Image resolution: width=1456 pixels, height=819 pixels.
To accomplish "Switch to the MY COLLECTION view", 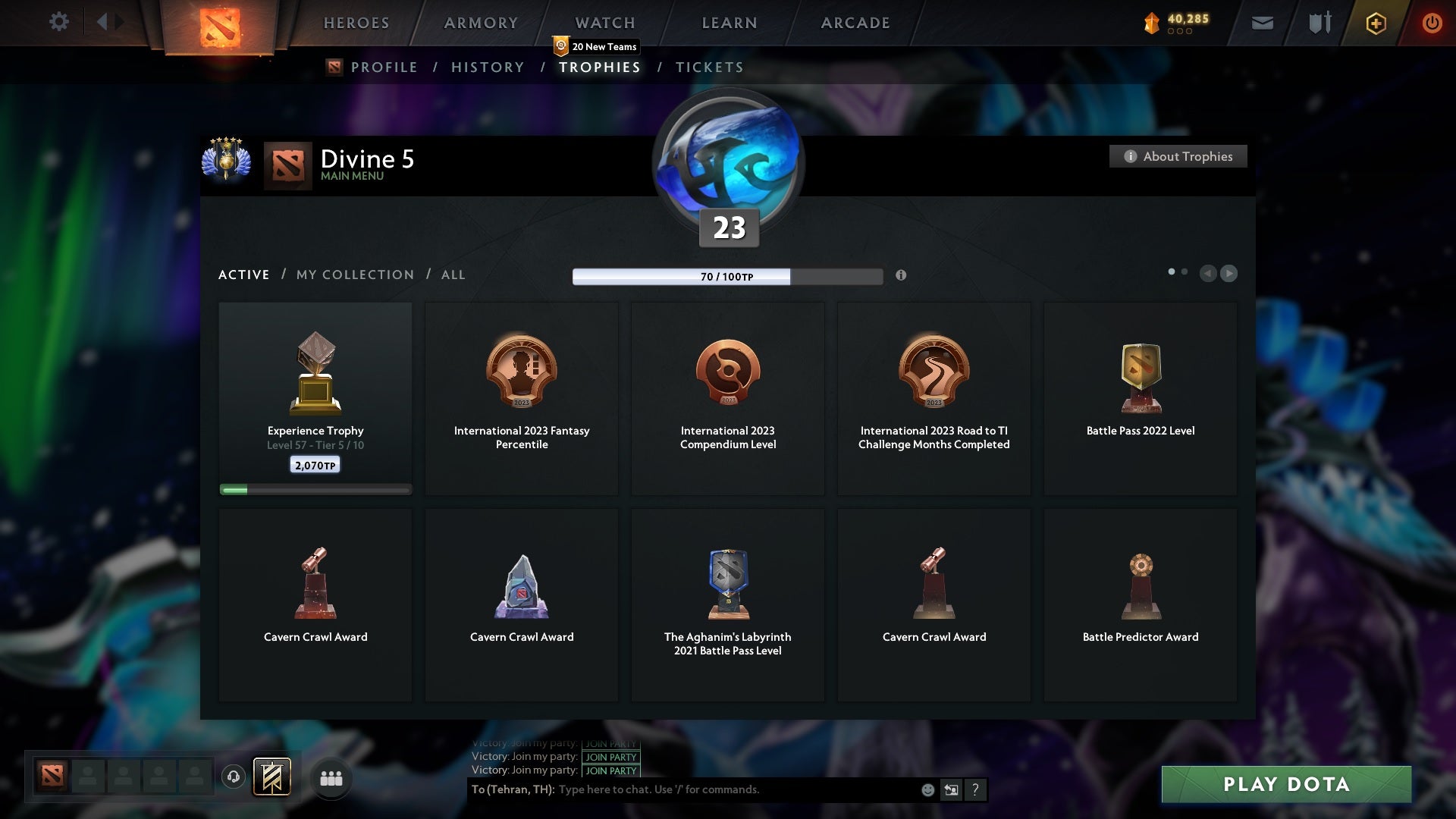I will [x=353, y=275].
